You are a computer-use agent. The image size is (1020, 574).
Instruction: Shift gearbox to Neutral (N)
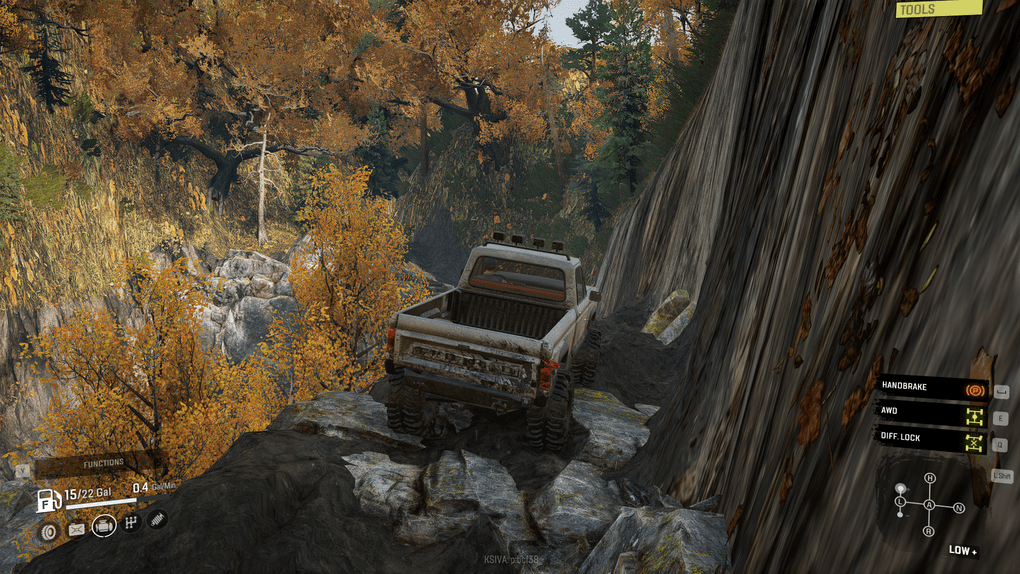point(959,508)
